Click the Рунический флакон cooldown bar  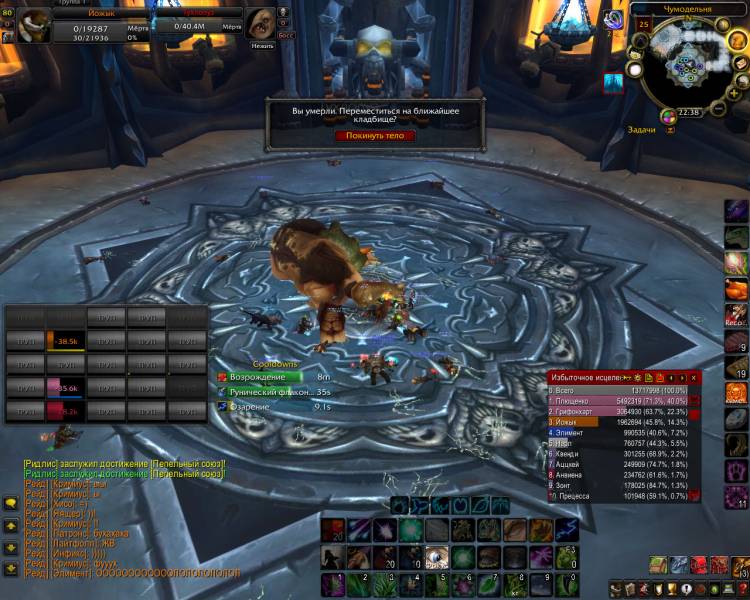pos(264,392)
